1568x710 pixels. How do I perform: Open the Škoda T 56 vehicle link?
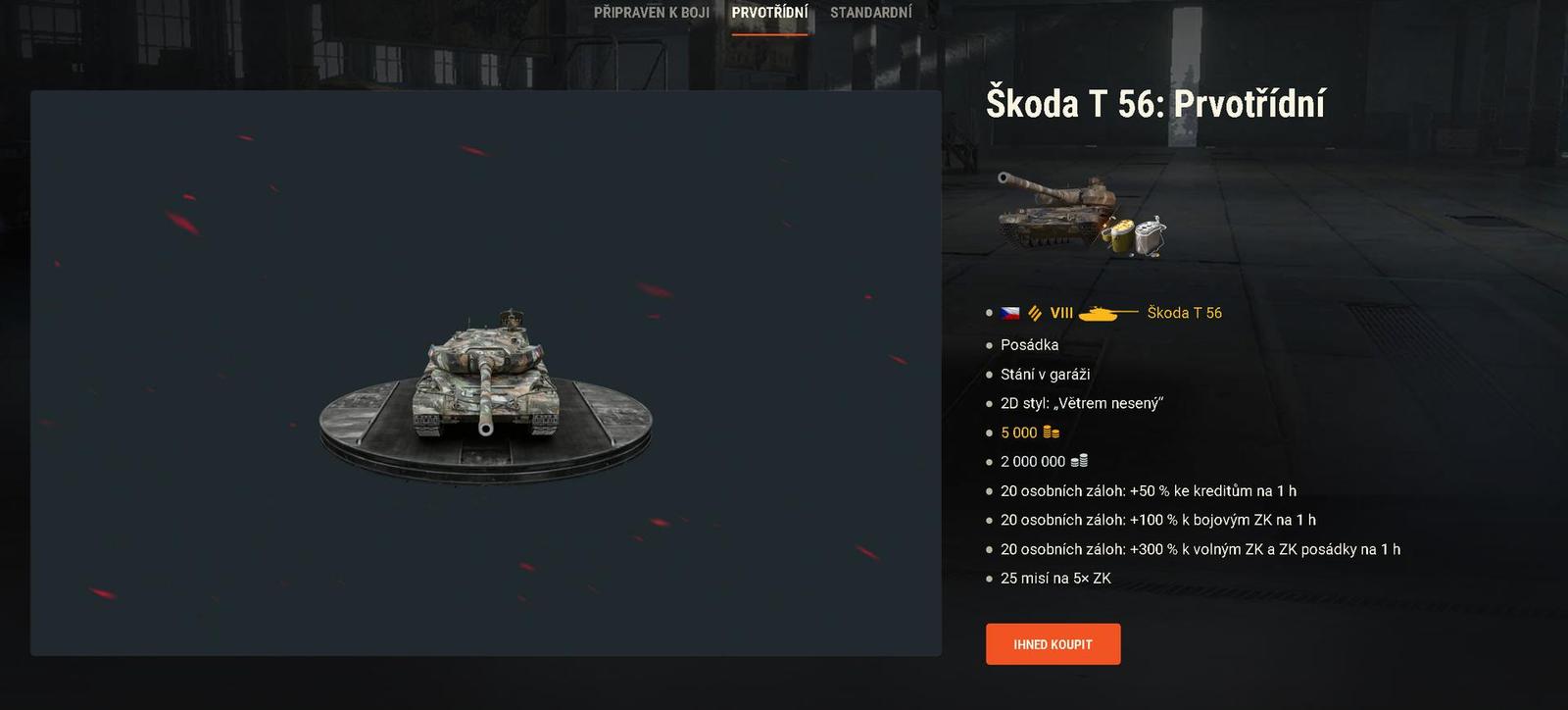tap(1184, 313)
